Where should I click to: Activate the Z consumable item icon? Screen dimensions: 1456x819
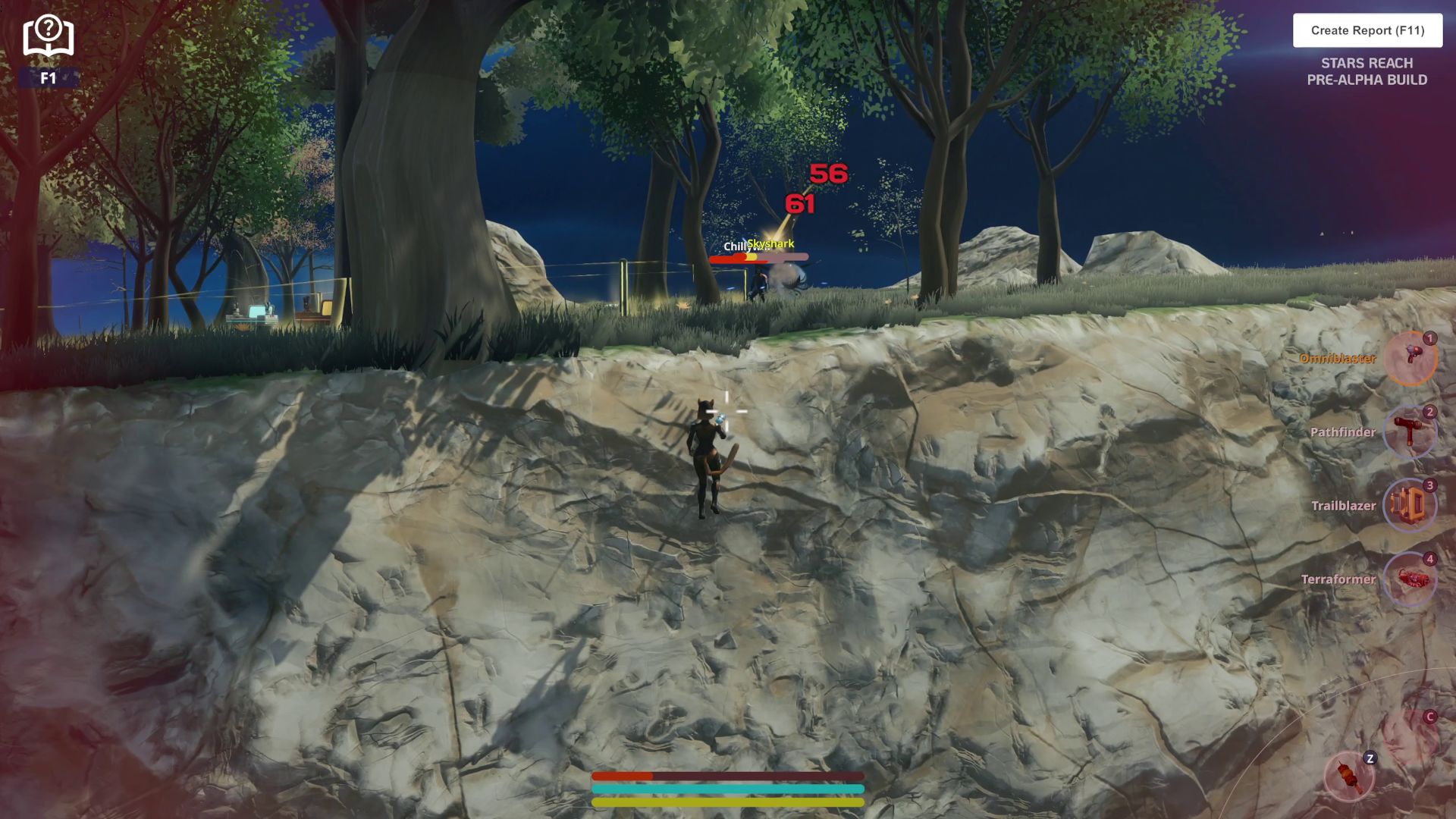click(x=1349, y=777)
